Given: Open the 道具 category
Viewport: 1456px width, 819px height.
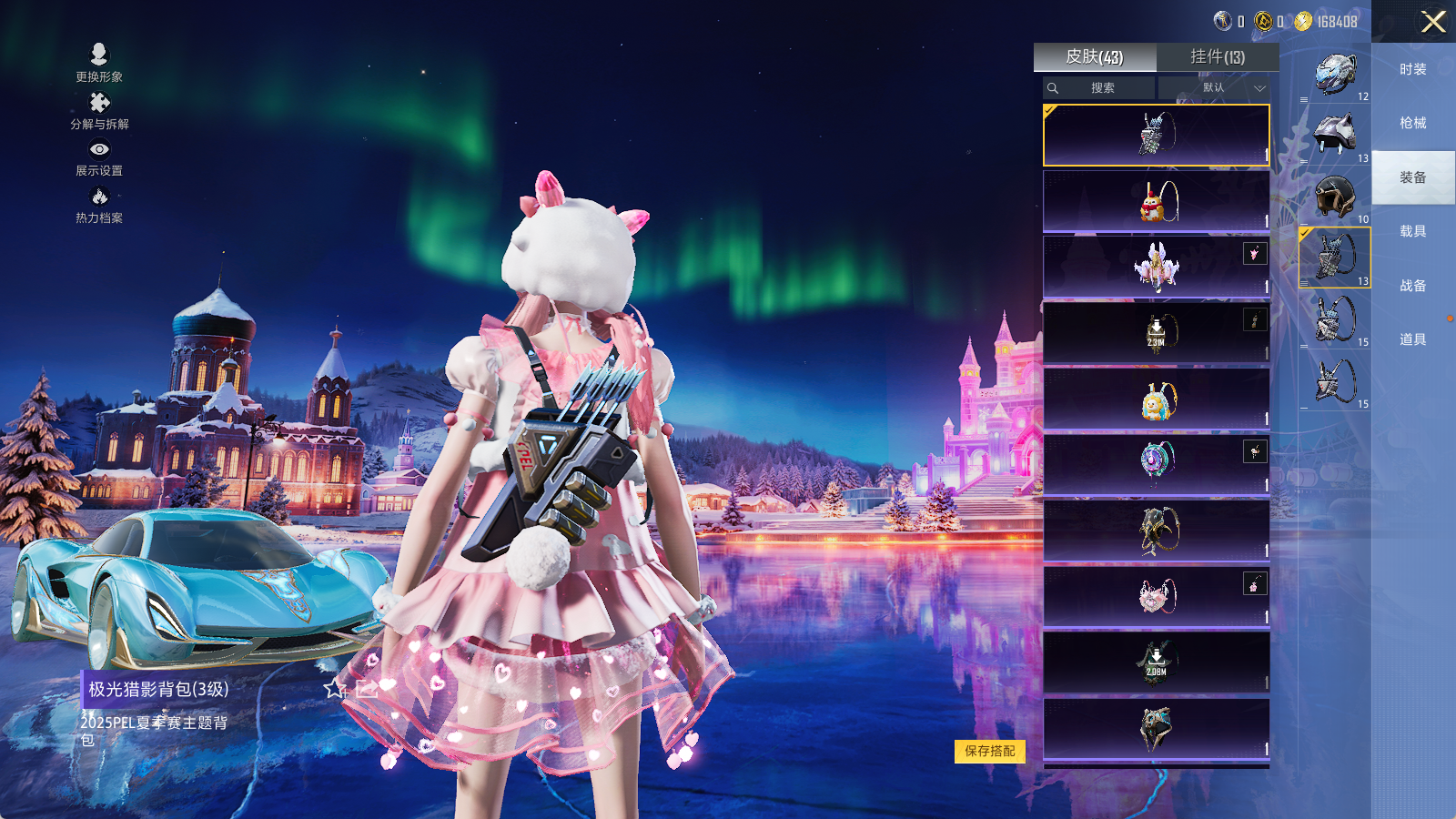Looking at the screenshot, I should pos(1412,339).
